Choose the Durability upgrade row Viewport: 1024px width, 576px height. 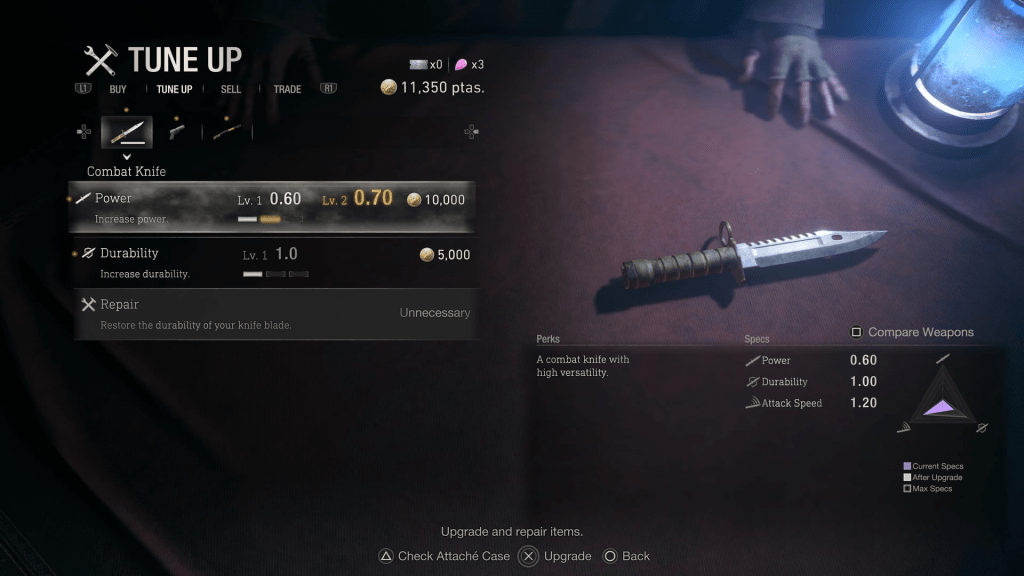271,261
